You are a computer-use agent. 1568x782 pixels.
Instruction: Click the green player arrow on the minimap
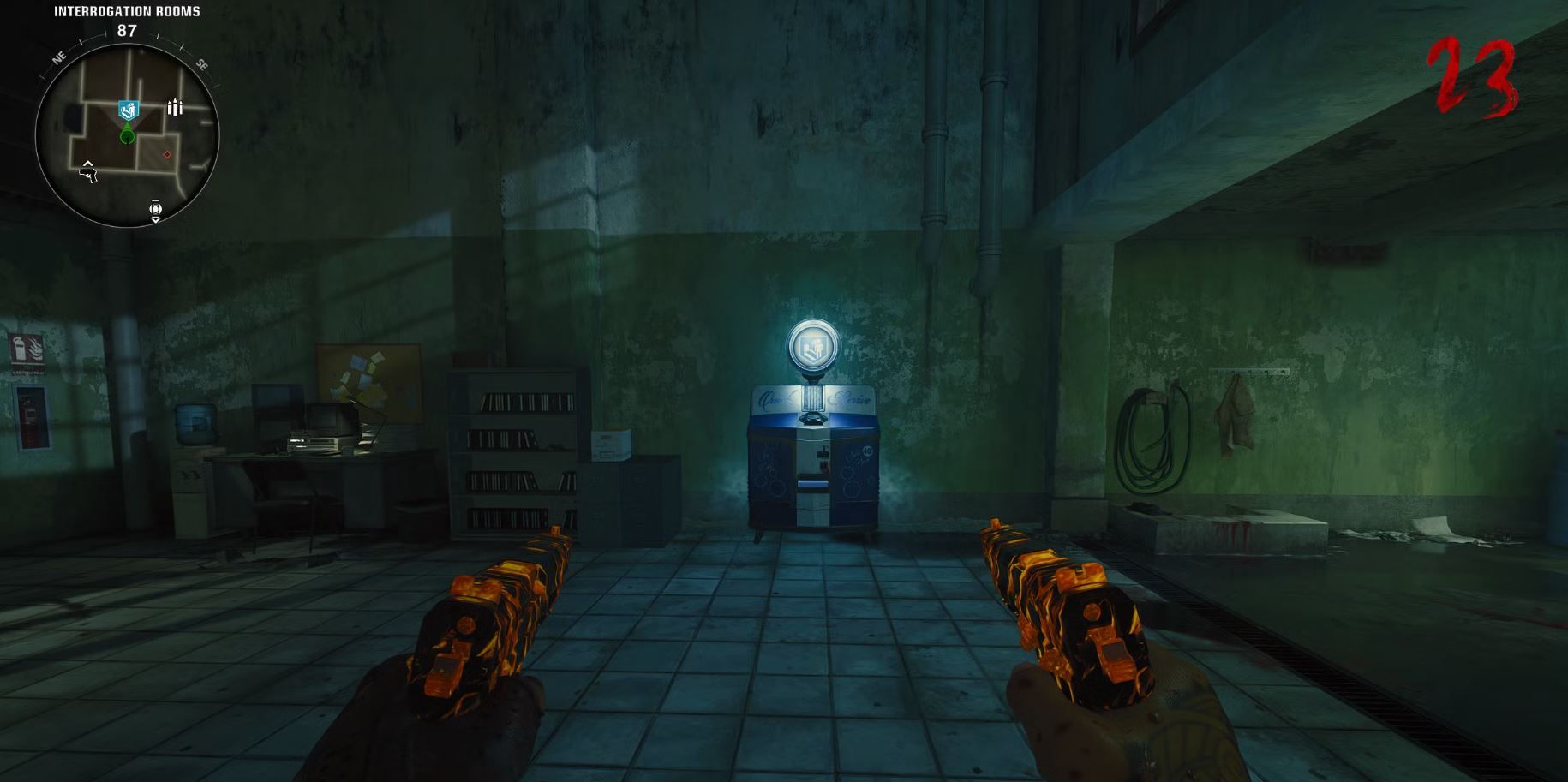click(x=127, y=135)
